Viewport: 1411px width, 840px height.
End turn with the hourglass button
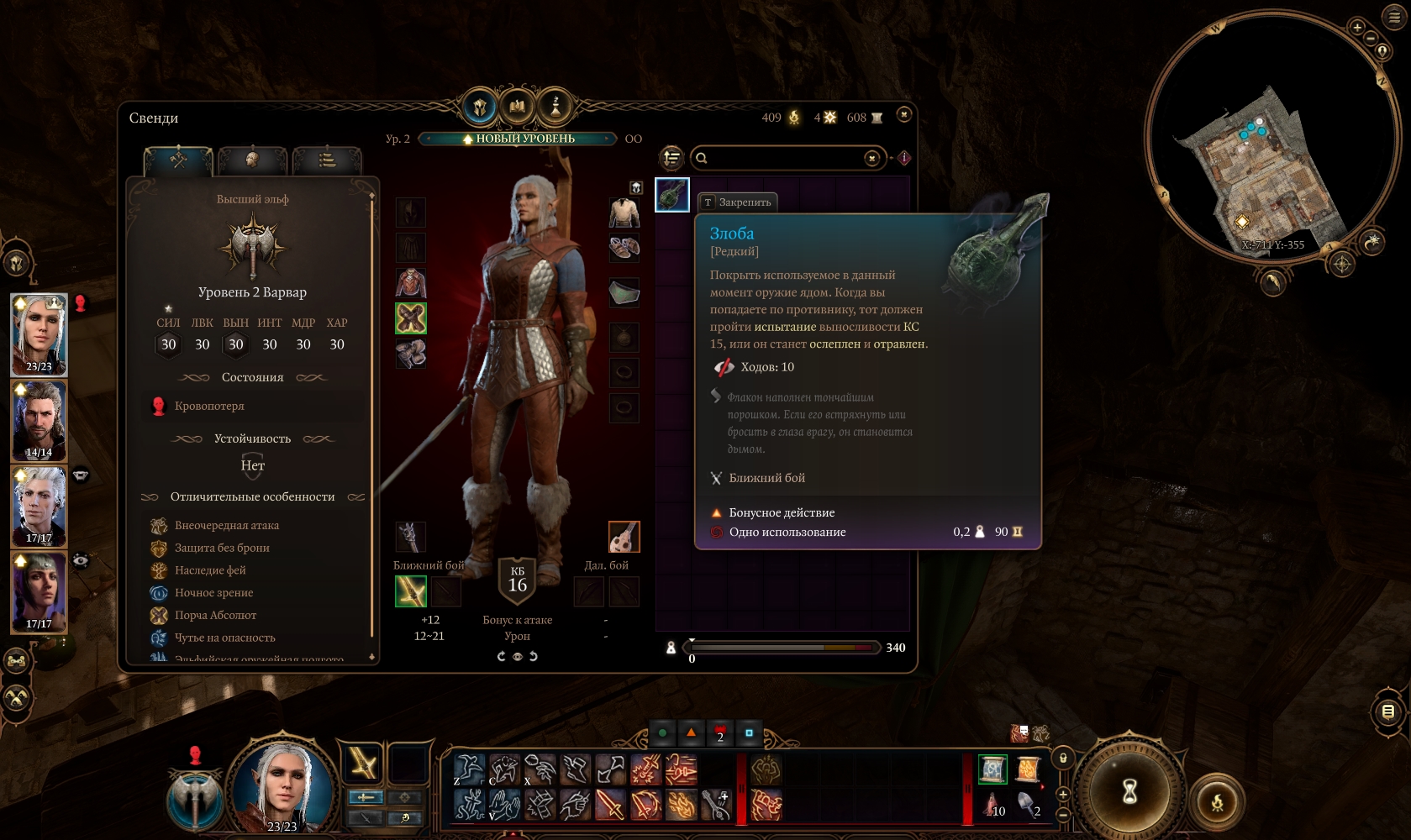1130,790
